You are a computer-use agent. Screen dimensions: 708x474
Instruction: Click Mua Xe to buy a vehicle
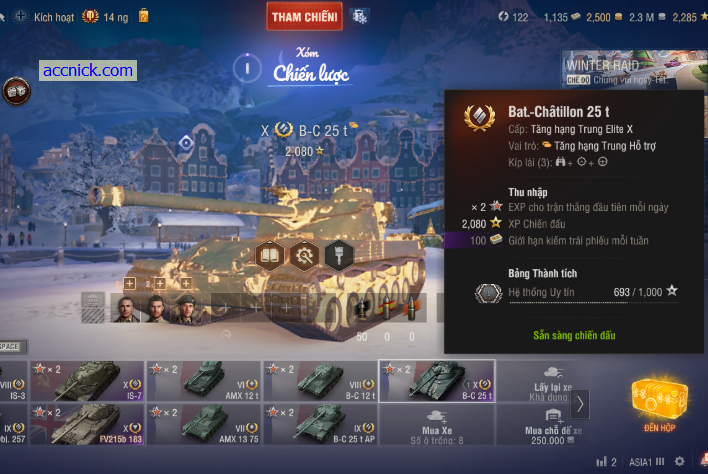[436, 424]
